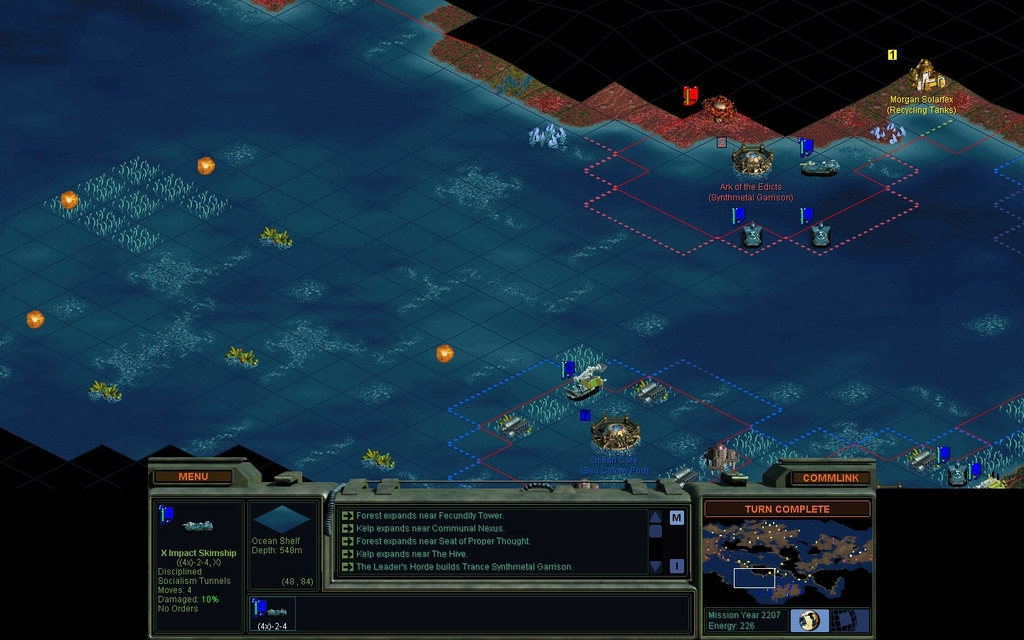Image resolution: width=1024 pixels, height=640 pixels.
Task: Open the COMMLINK panel
Action: [x=829, y=478]
